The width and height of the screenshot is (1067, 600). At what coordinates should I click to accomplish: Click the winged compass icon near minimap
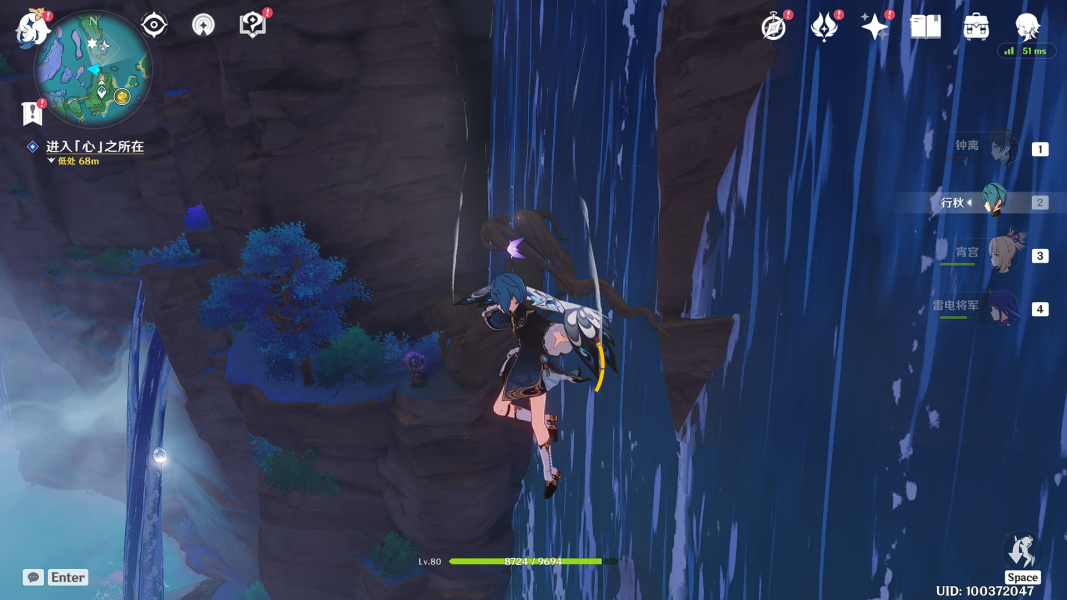[x=203, y=25]
